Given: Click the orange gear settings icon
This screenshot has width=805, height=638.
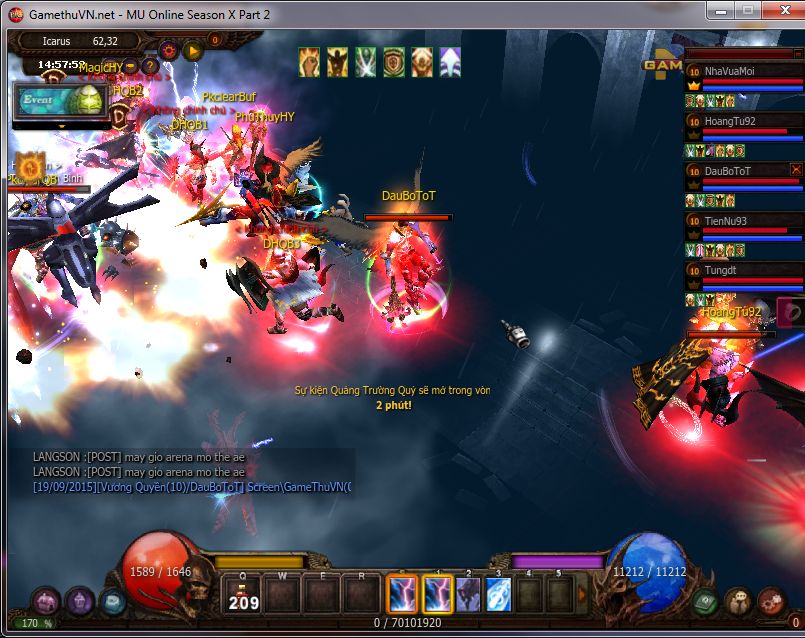Looking at the screenshot, I should [x=168, y=50].
